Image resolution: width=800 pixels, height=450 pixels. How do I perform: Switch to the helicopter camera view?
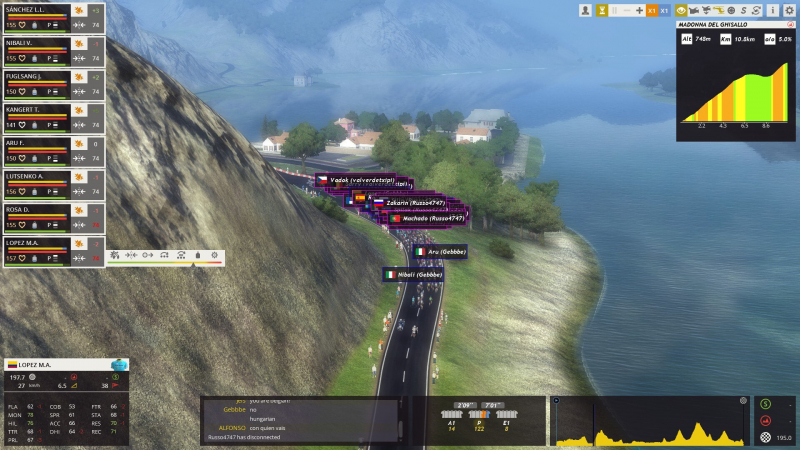718,10
